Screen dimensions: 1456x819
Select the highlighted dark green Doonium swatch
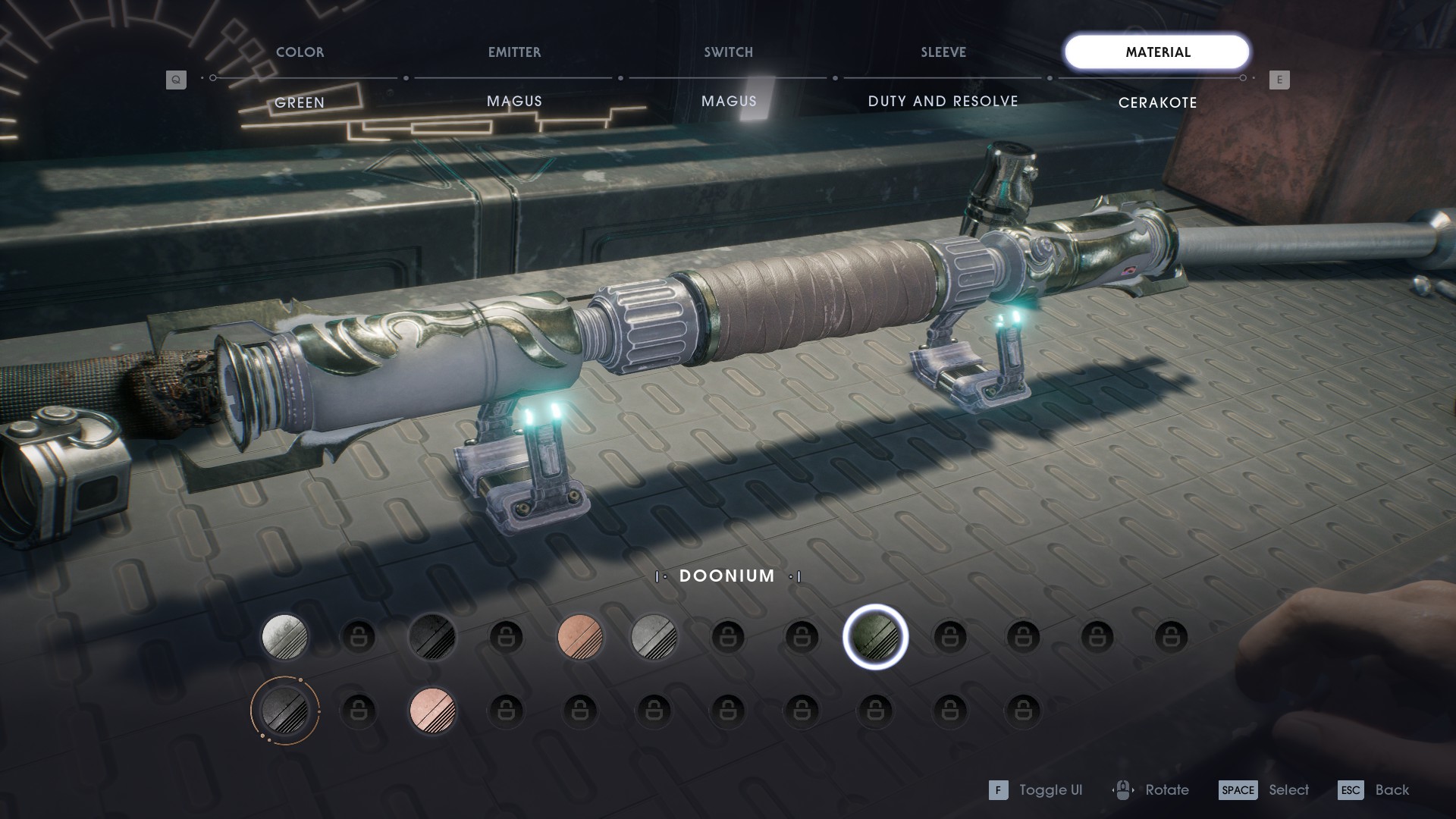[x=875, y=637]
